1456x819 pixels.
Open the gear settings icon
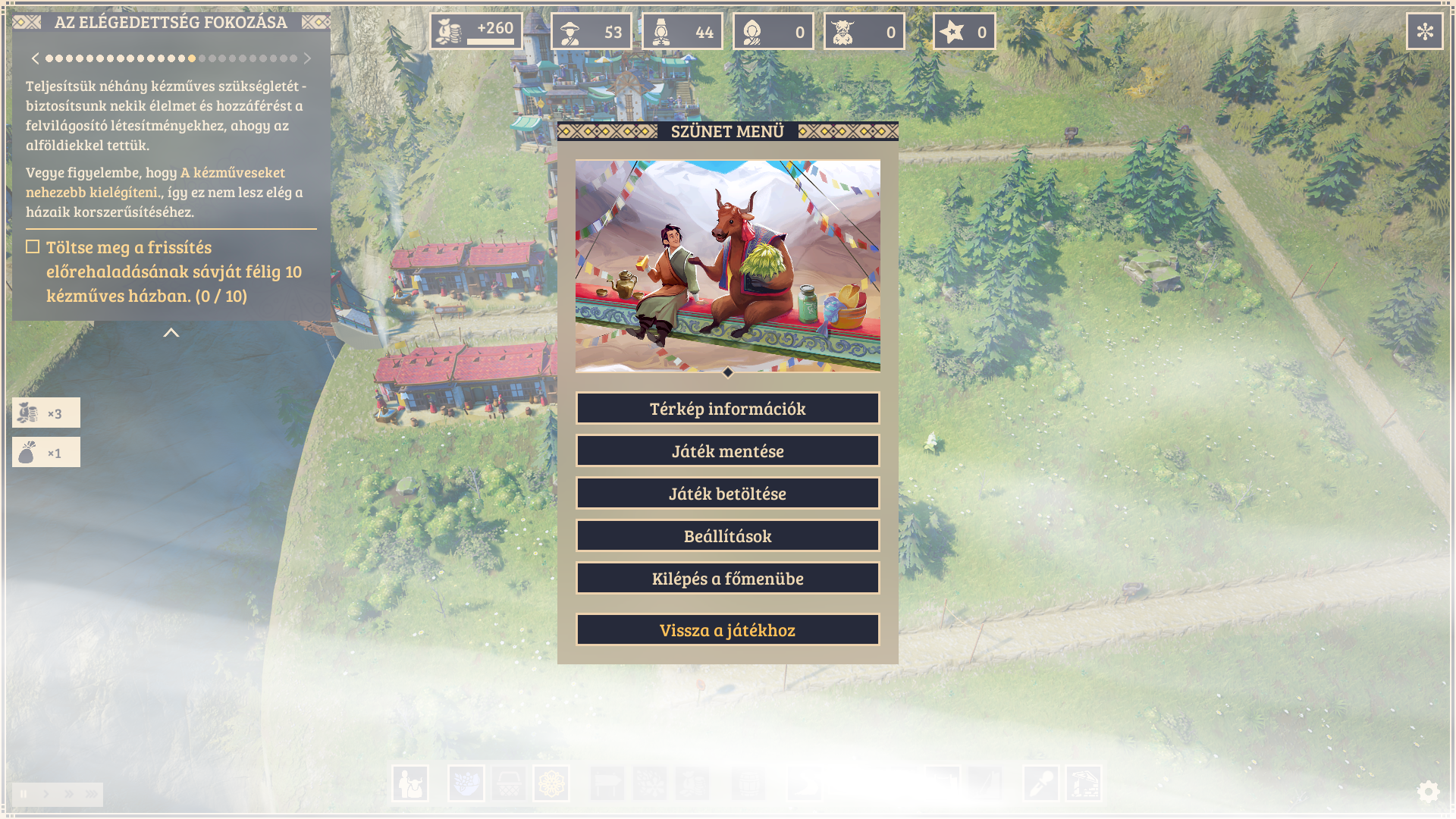pos(1428,792)
